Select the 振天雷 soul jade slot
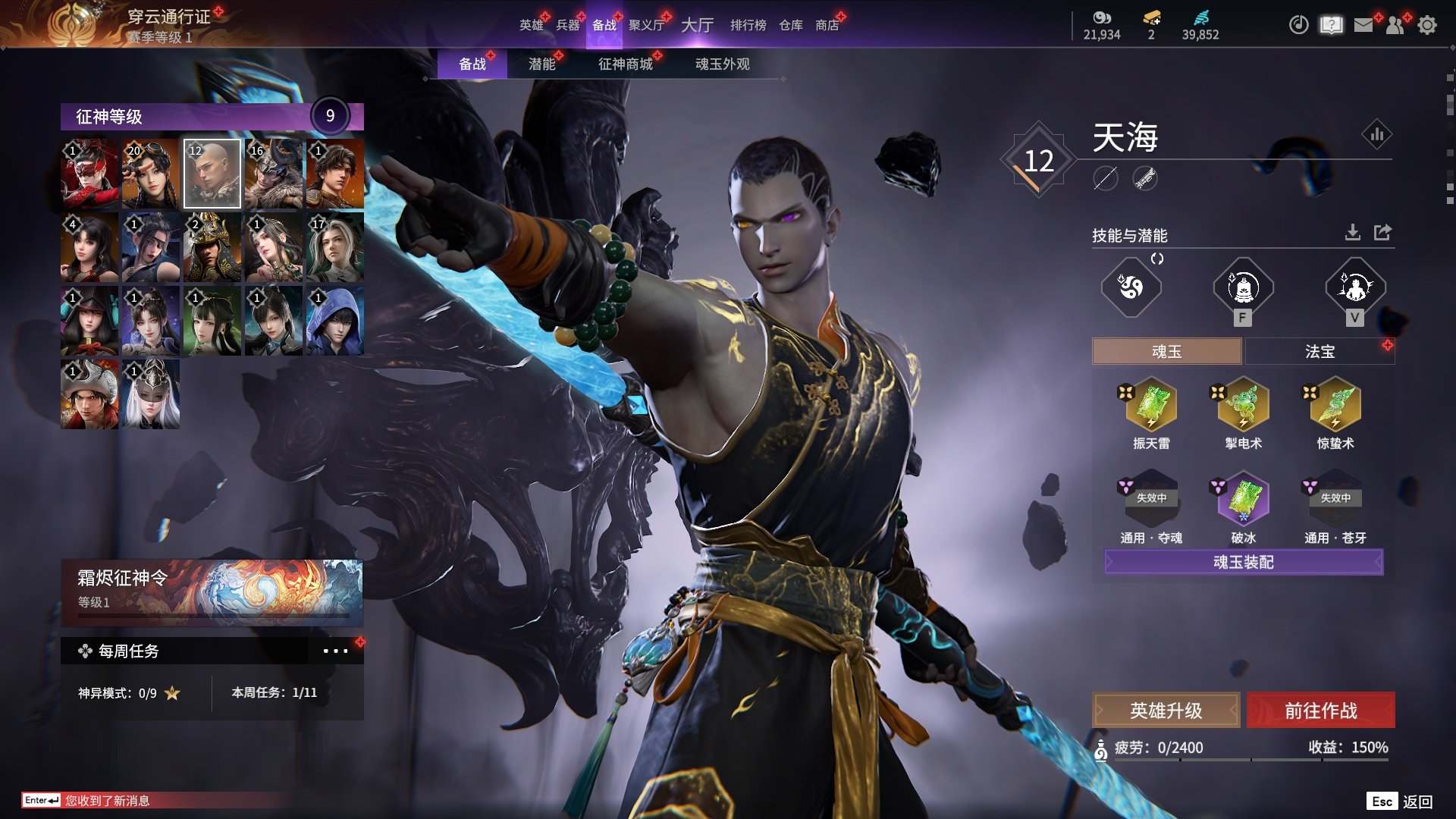 [x=1151, y=406]
